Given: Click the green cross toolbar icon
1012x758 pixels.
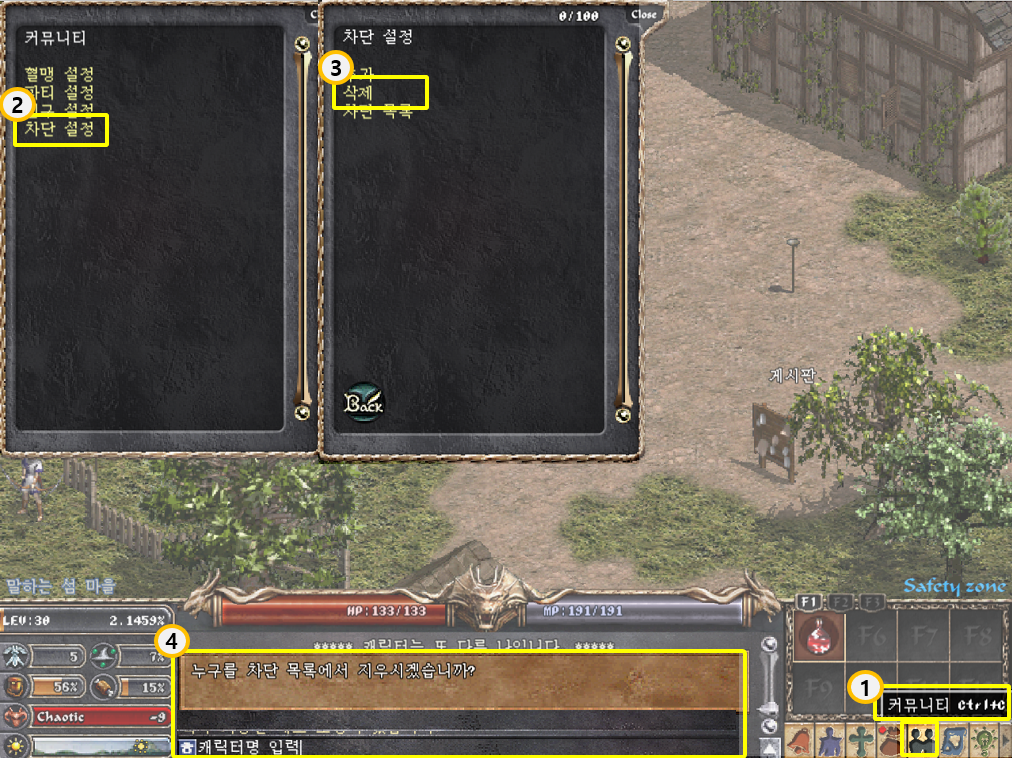Looking at the screenshot, I should tap(860, 741).
